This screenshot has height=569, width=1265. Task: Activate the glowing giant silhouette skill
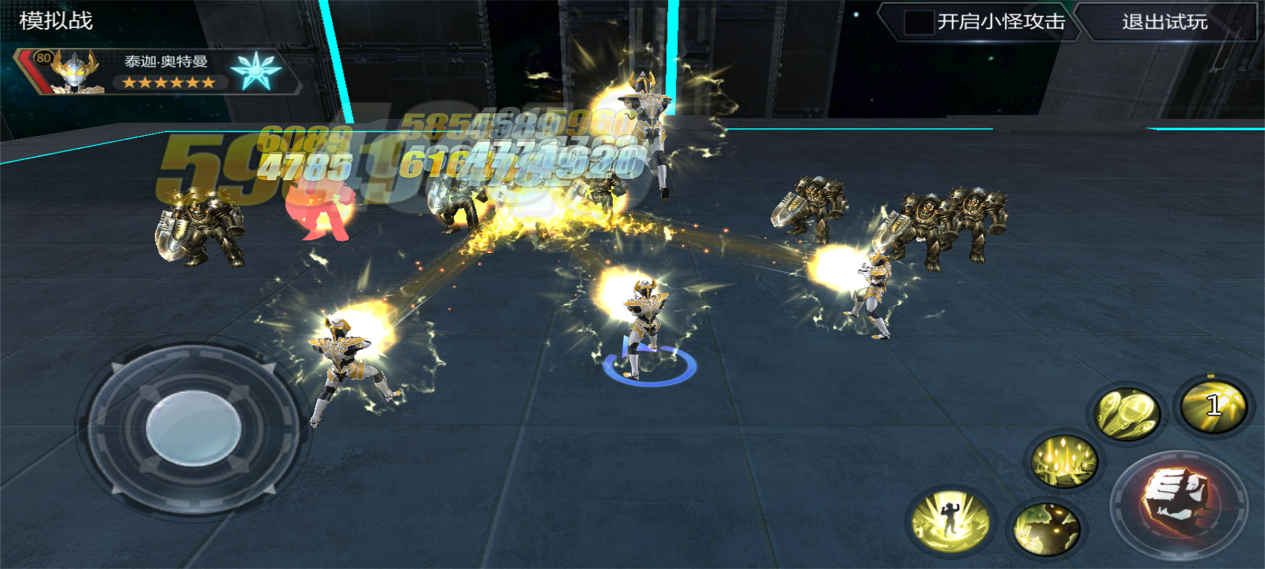click(1047, 529)
